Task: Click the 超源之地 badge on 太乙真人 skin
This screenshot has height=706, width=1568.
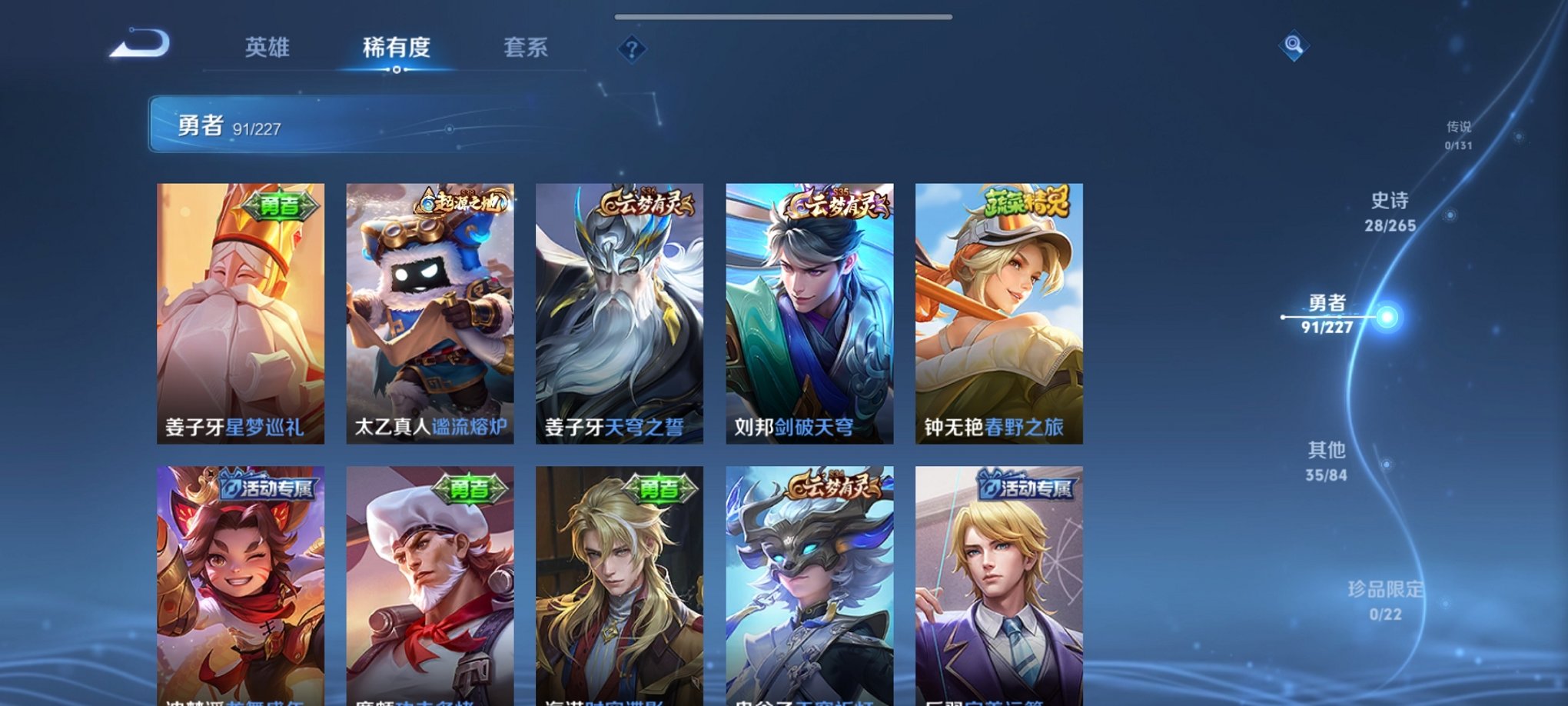Action: [x=462, y=201]
